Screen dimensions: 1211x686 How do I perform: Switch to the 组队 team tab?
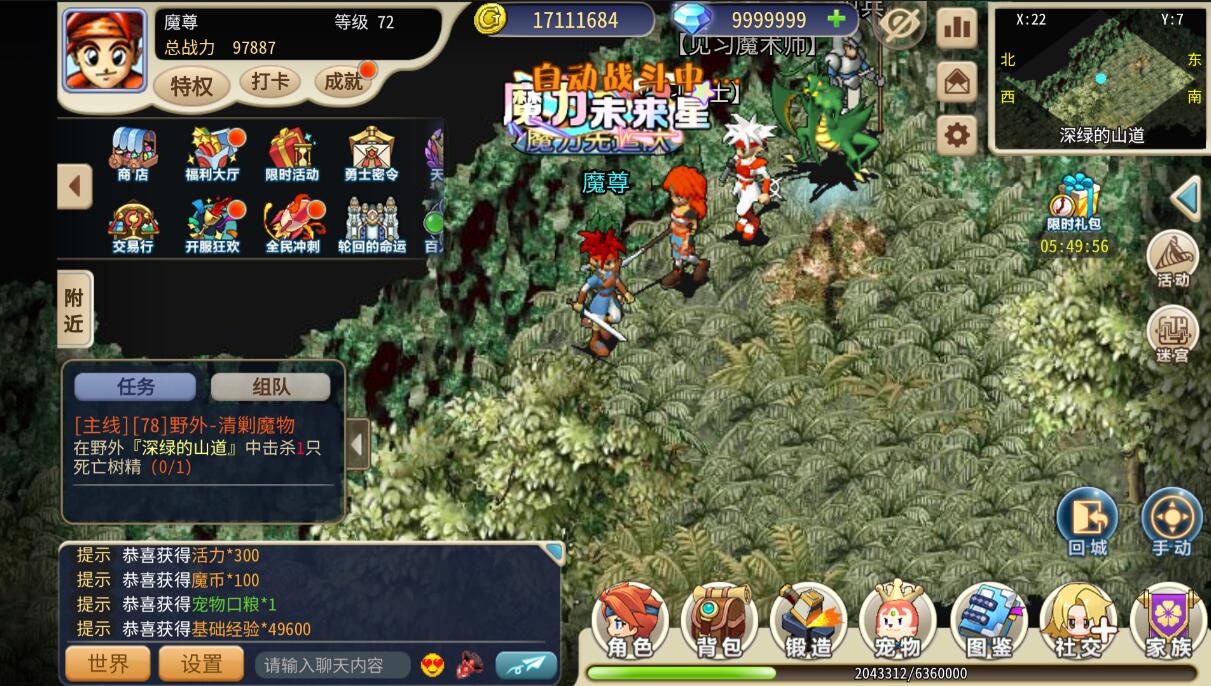click(x=270, y=387)
